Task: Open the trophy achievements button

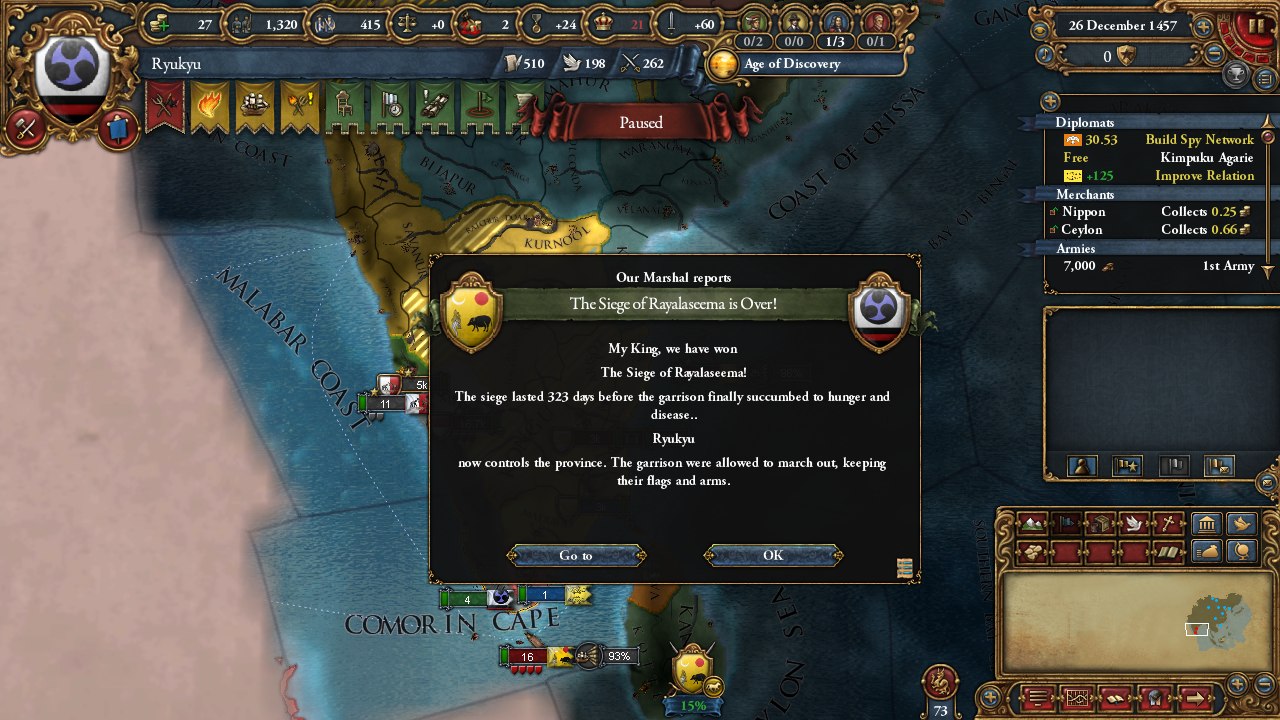Action: (x=1237, y=74)
